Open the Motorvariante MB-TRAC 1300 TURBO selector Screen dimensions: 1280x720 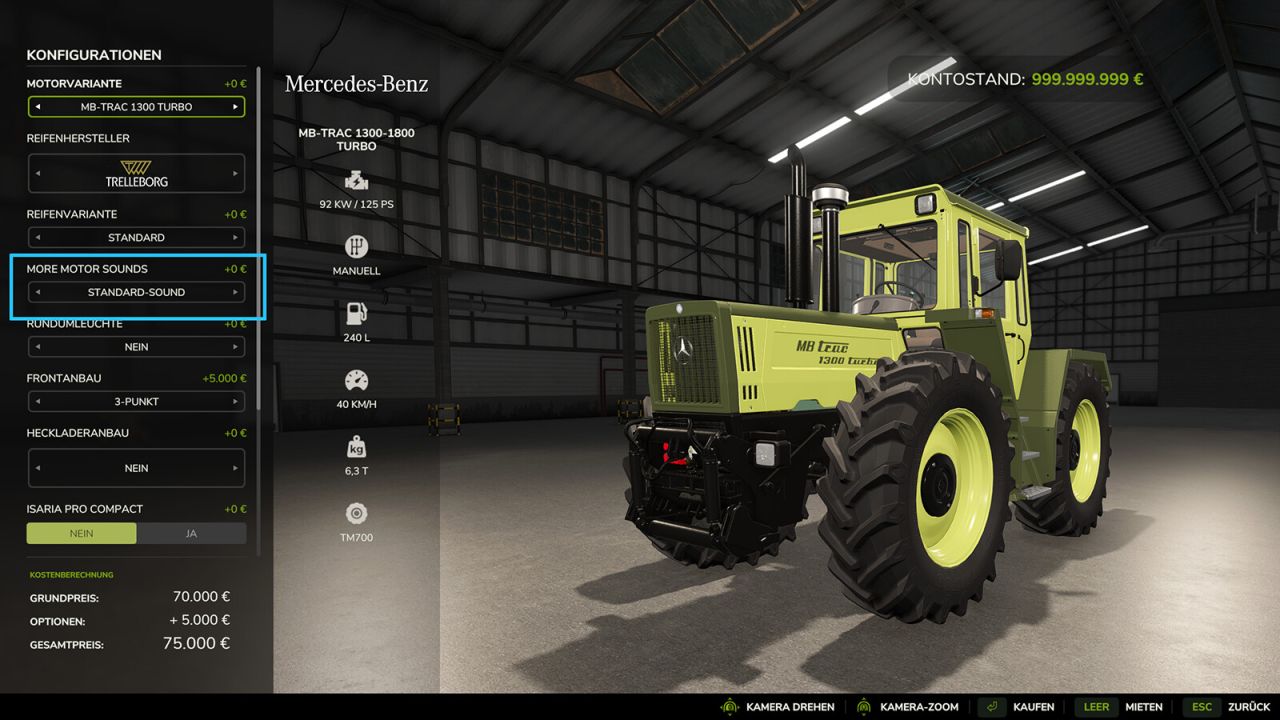coord(137,107)
